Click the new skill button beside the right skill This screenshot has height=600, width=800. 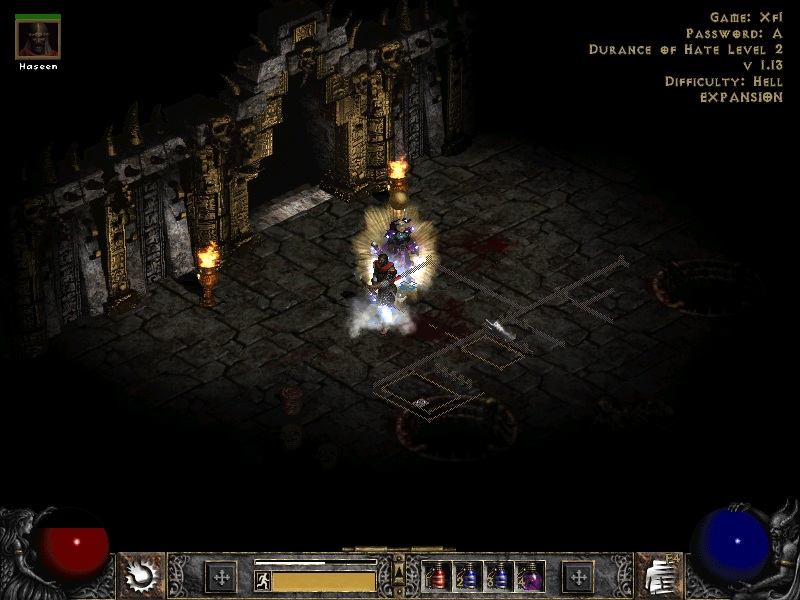578,577
